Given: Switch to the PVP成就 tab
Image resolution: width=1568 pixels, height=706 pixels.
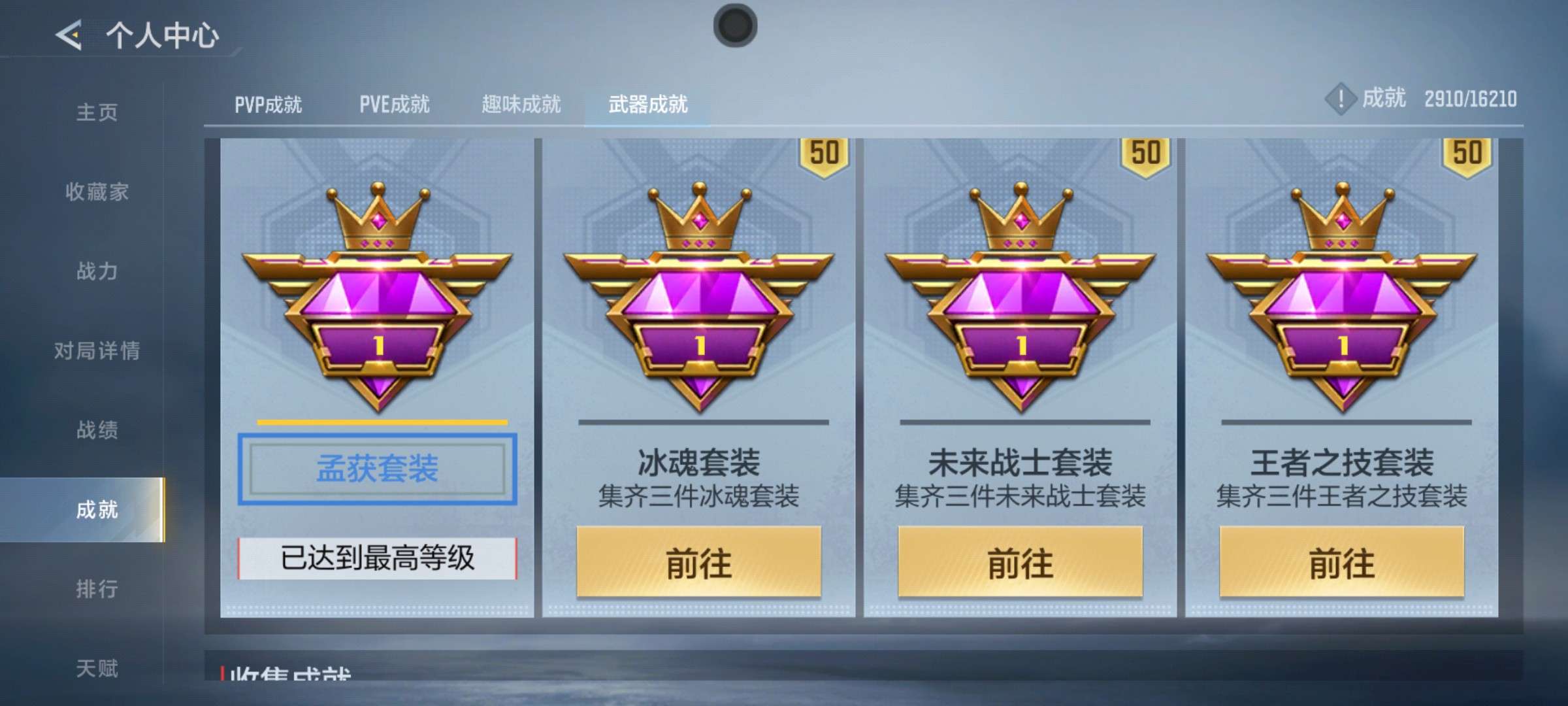Looking at the screenshot, I should [269, 103].
